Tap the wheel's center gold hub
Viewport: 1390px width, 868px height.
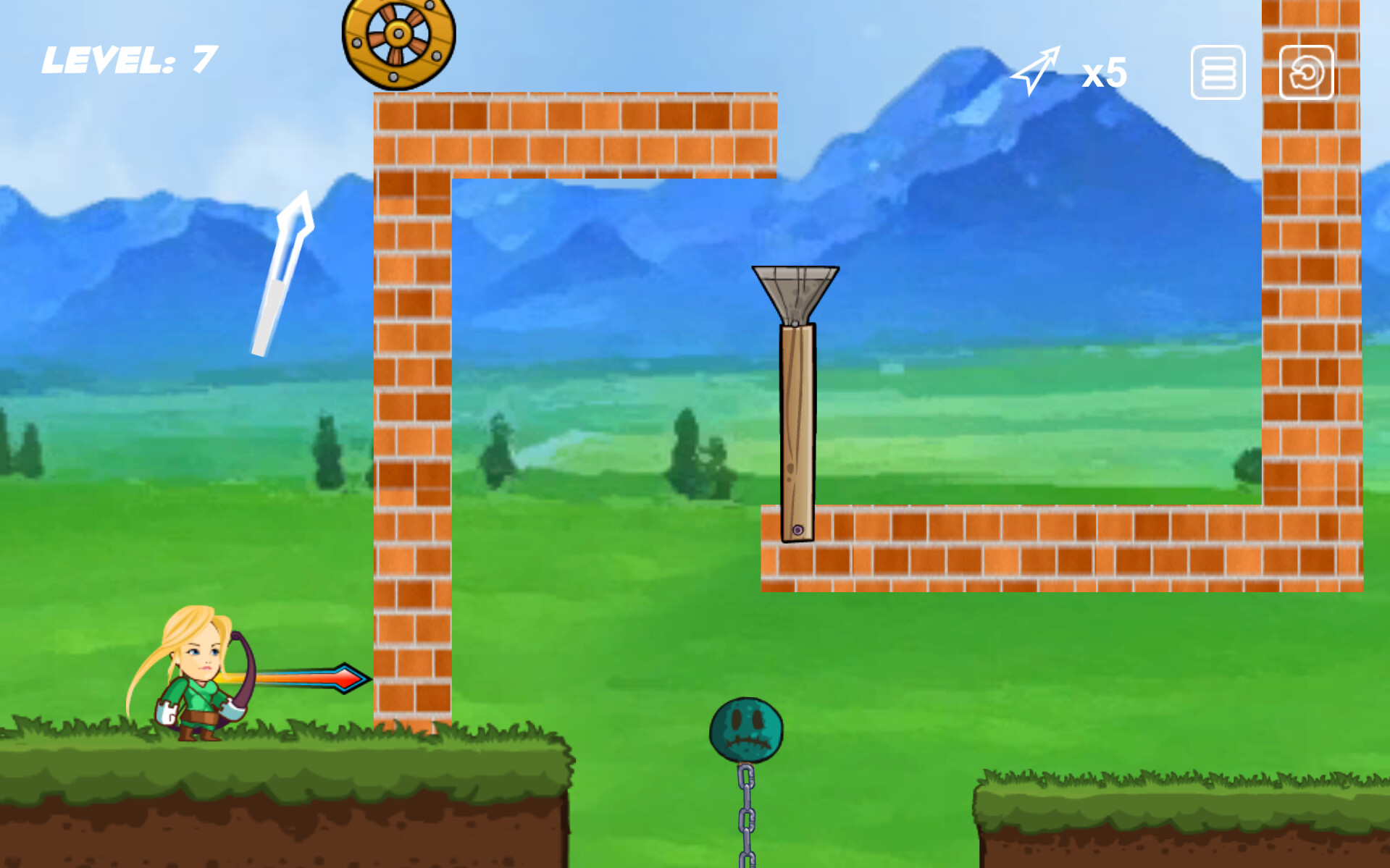coord(397,34)
